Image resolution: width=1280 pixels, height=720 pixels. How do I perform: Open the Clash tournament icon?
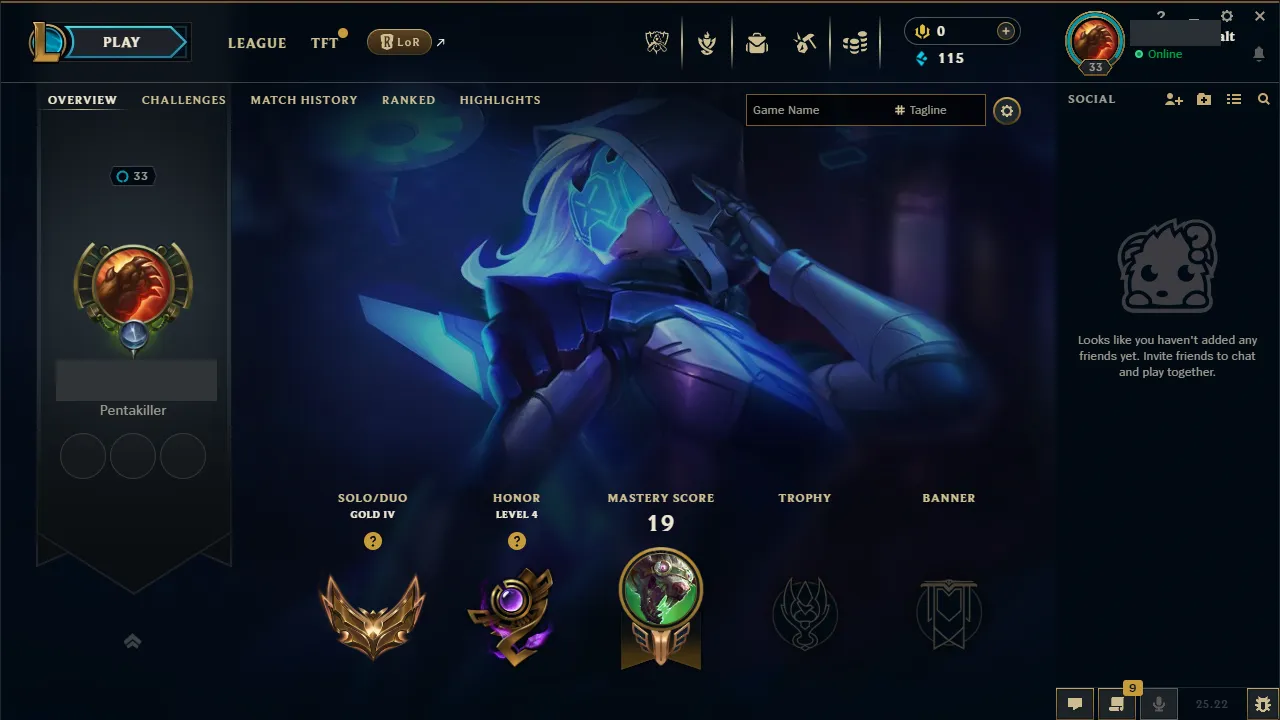point(707,42)
